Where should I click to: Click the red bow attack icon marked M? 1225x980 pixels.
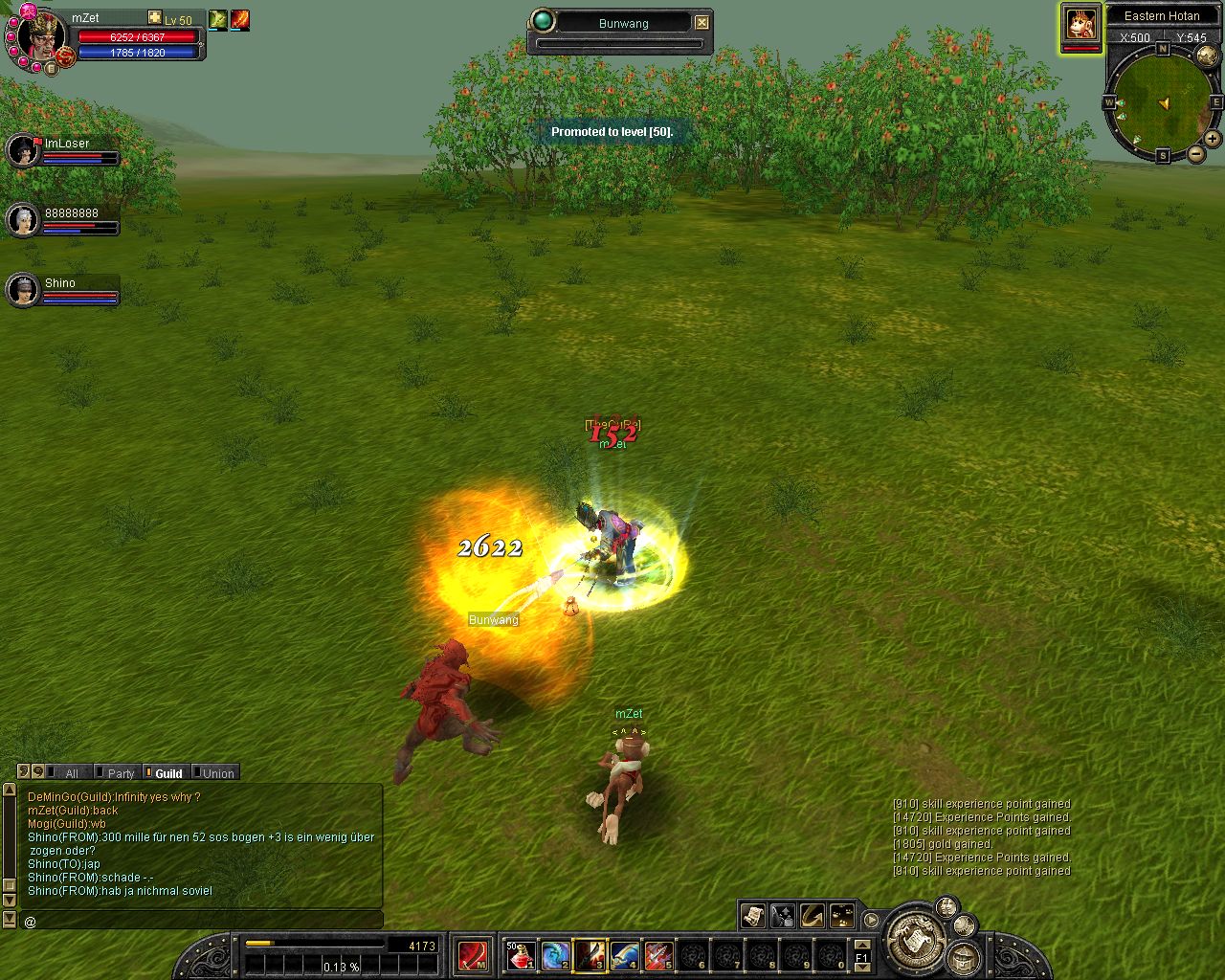[x=473, y=955]
